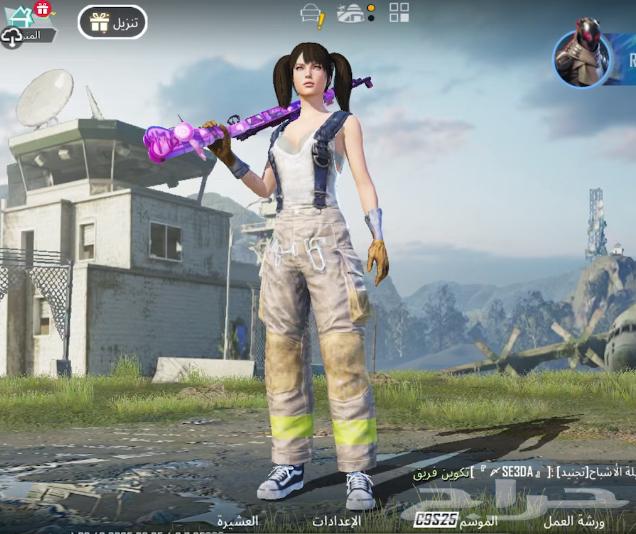Open the العشيرة clan menu
The image size is (636, 534).
[x=238, y=520]
